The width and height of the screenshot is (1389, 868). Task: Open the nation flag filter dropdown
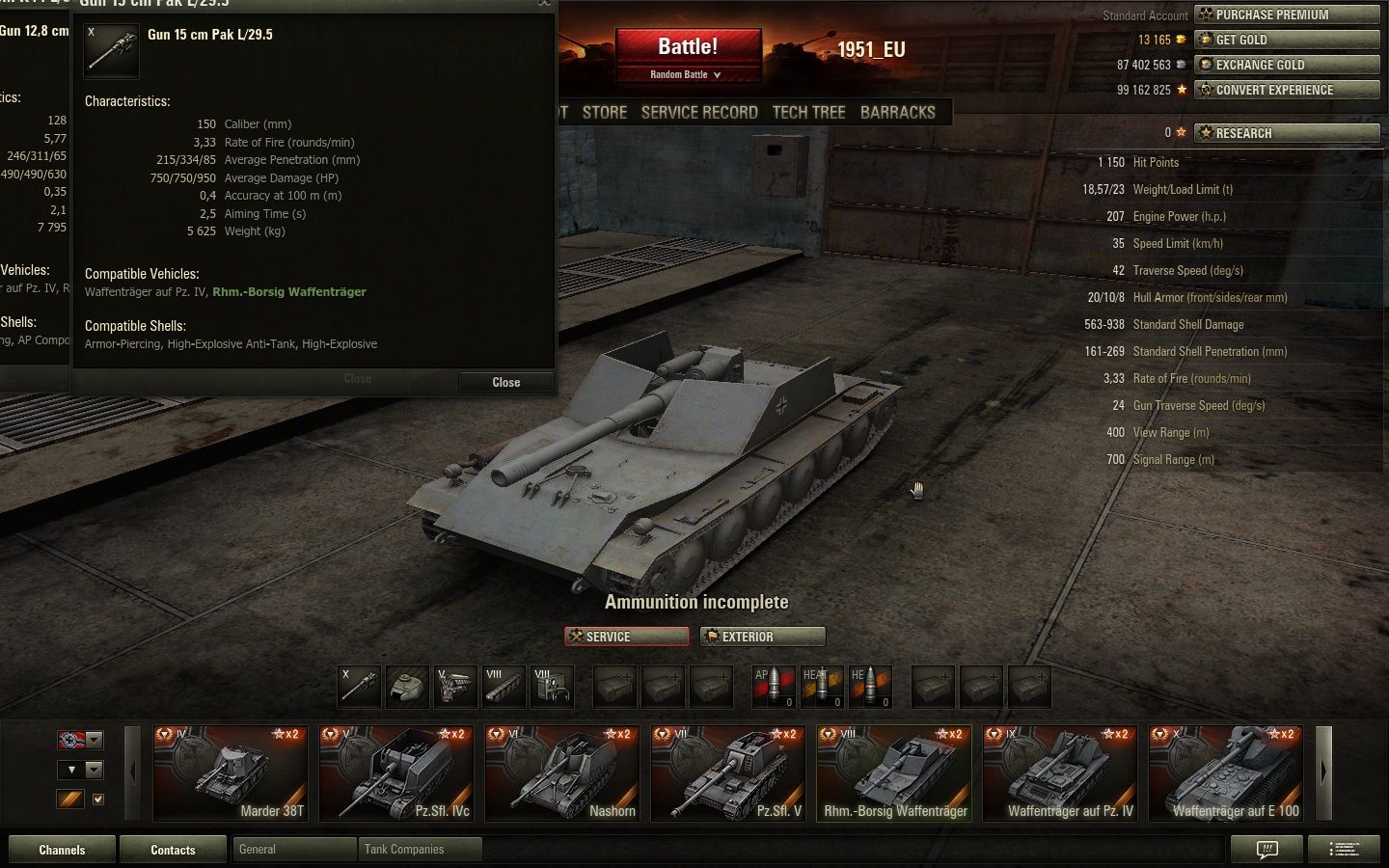tap(95, 741)
